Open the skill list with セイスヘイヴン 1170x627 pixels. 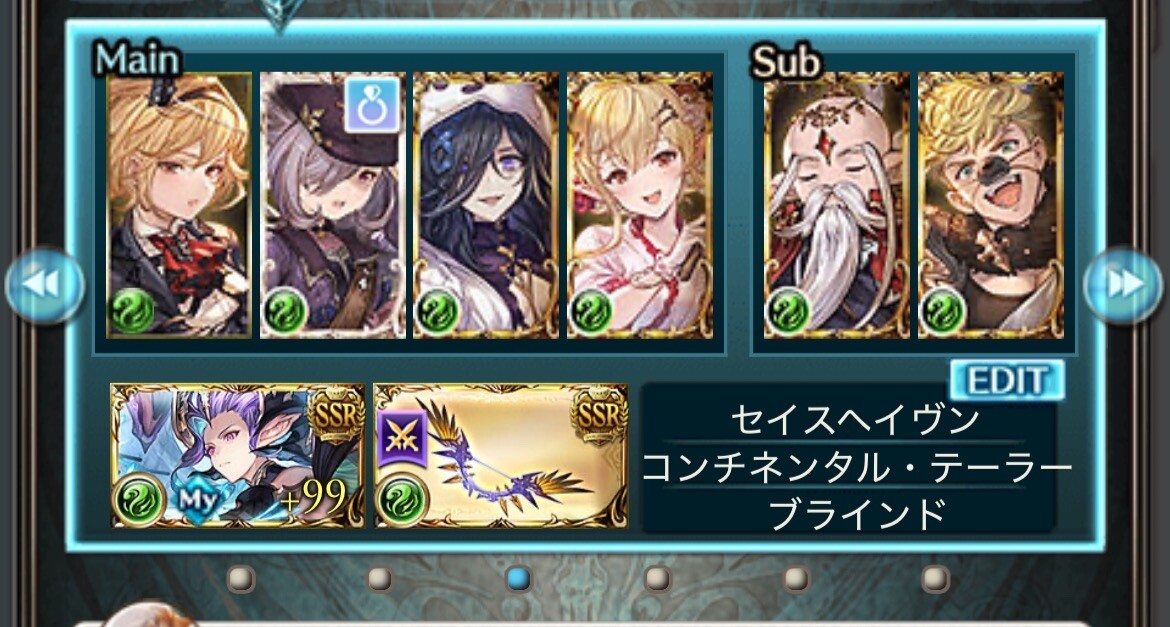pyautogui.click(x=854, y=422)
